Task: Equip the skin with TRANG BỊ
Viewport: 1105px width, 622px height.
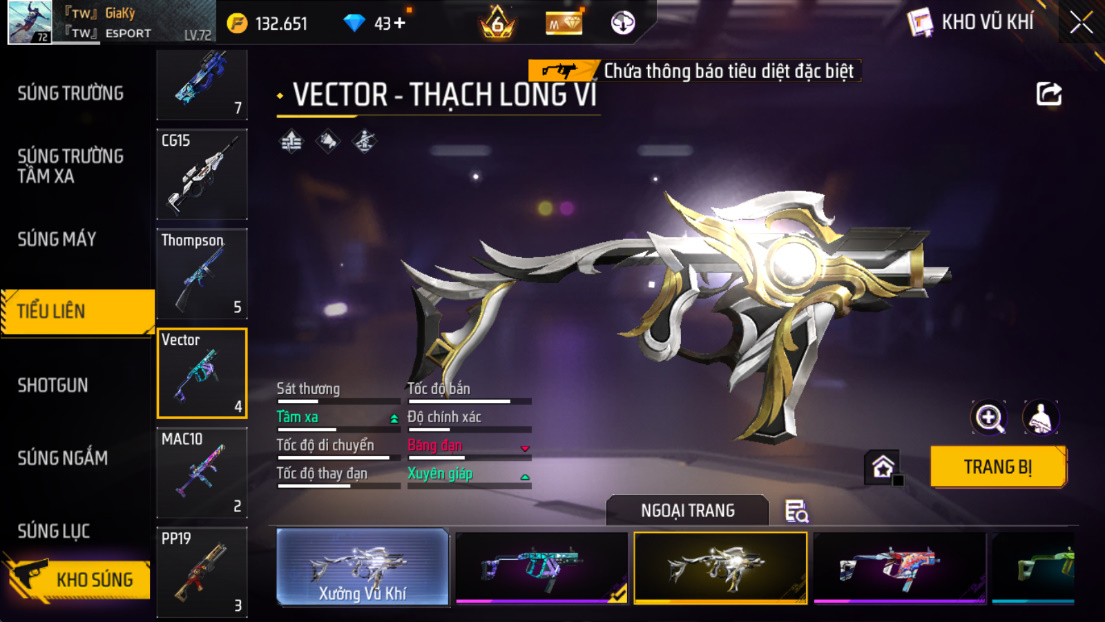Action: 997,467
